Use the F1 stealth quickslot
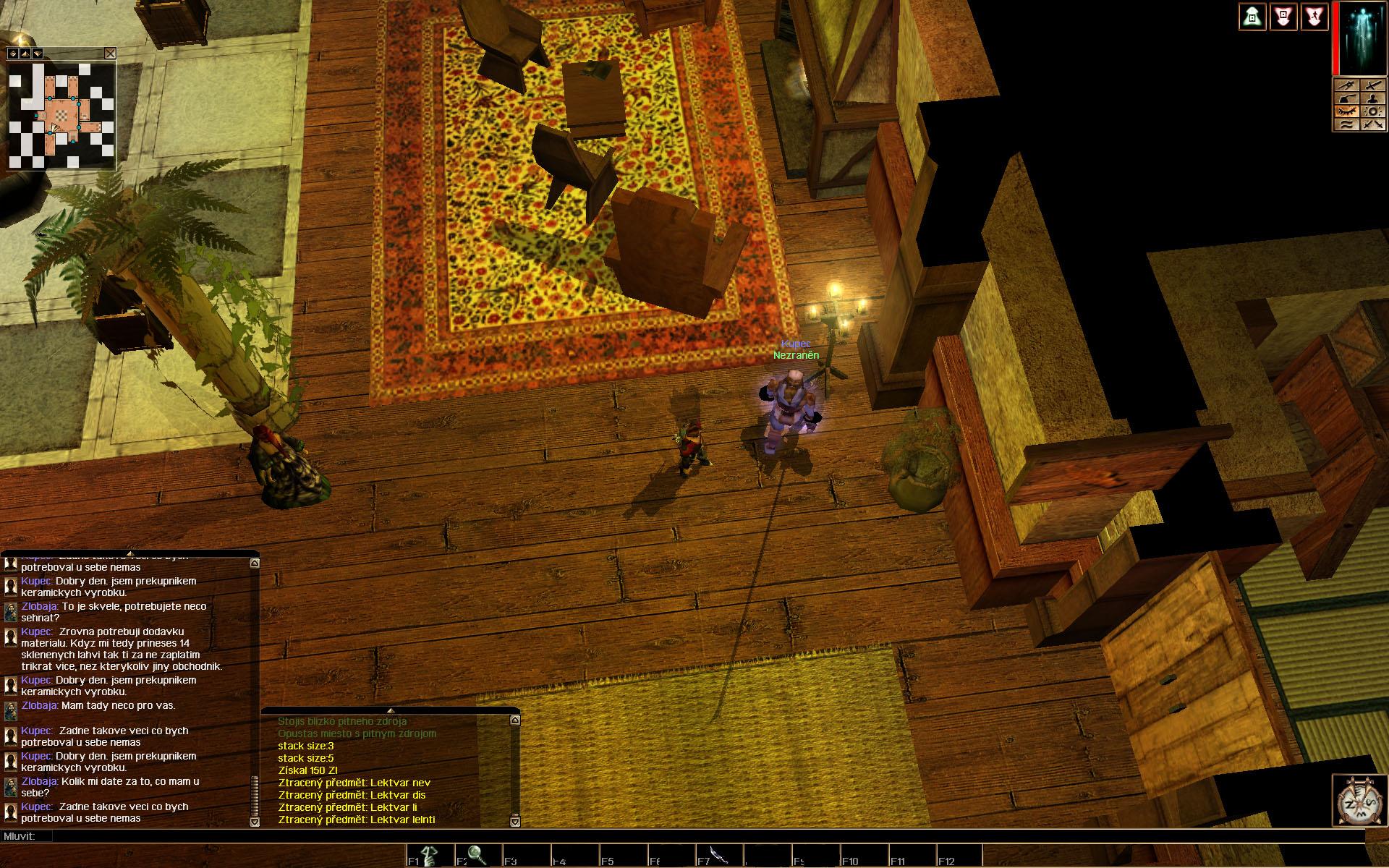This screenshot has height=868, width=1389. click(x=428, y=856)
